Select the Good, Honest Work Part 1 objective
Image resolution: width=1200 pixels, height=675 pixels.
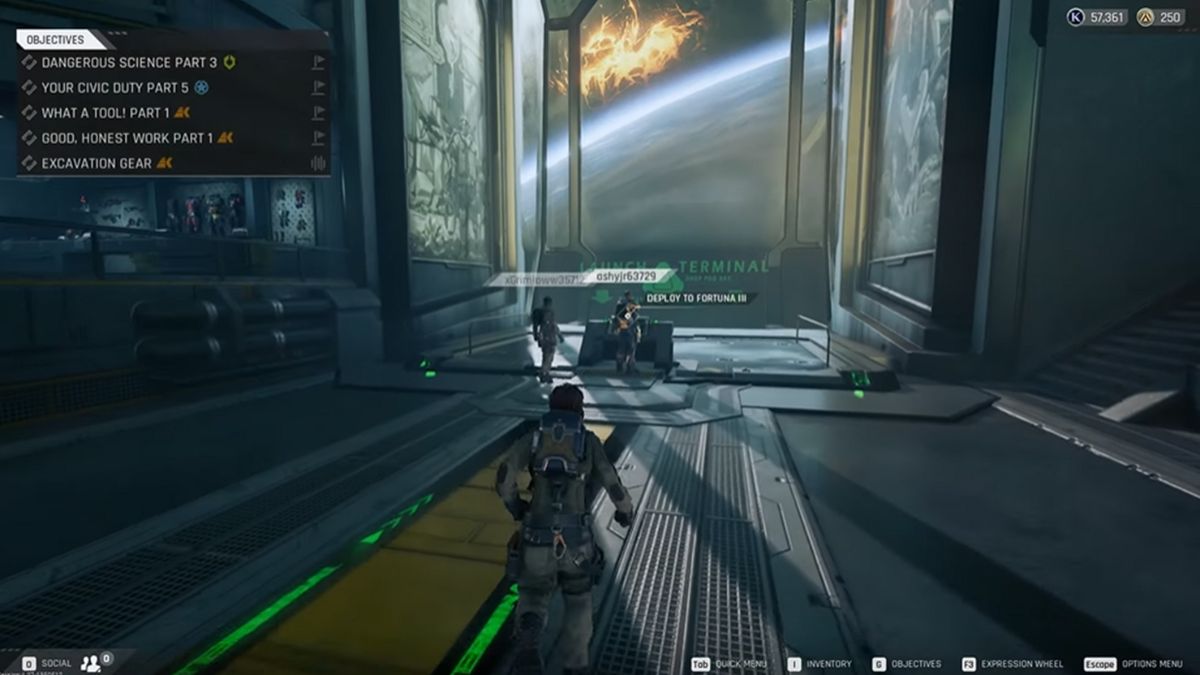coord(127,138)
